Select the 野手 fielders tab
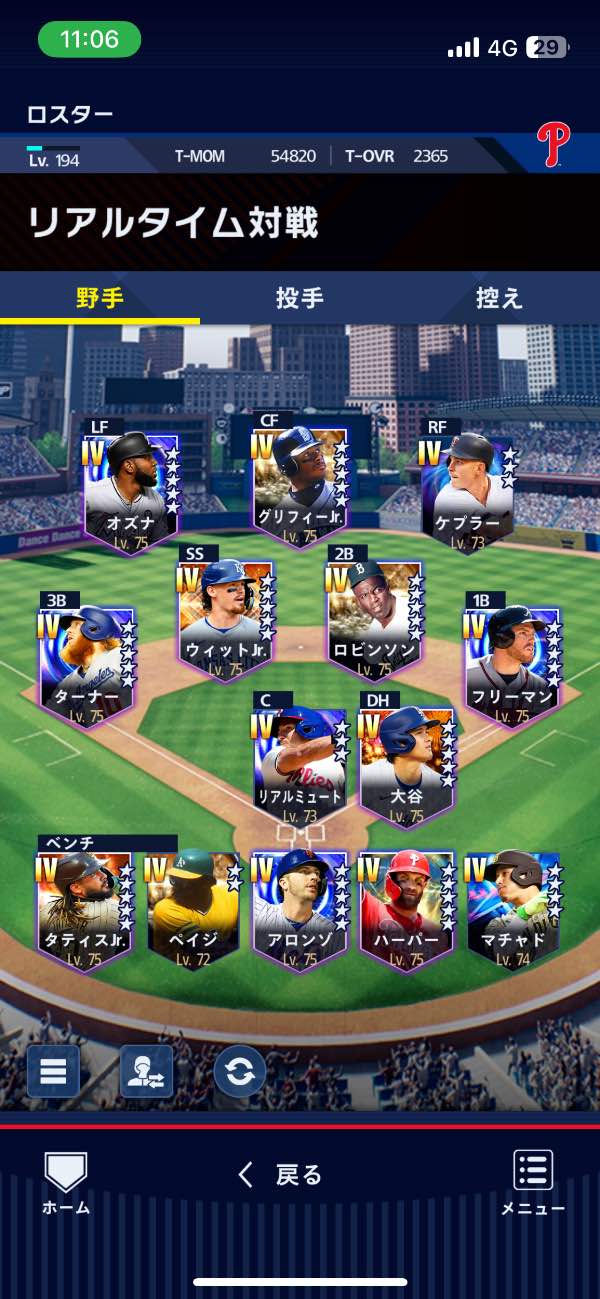Viewport: 600px width, 1299px height. (x=100, y=298)
